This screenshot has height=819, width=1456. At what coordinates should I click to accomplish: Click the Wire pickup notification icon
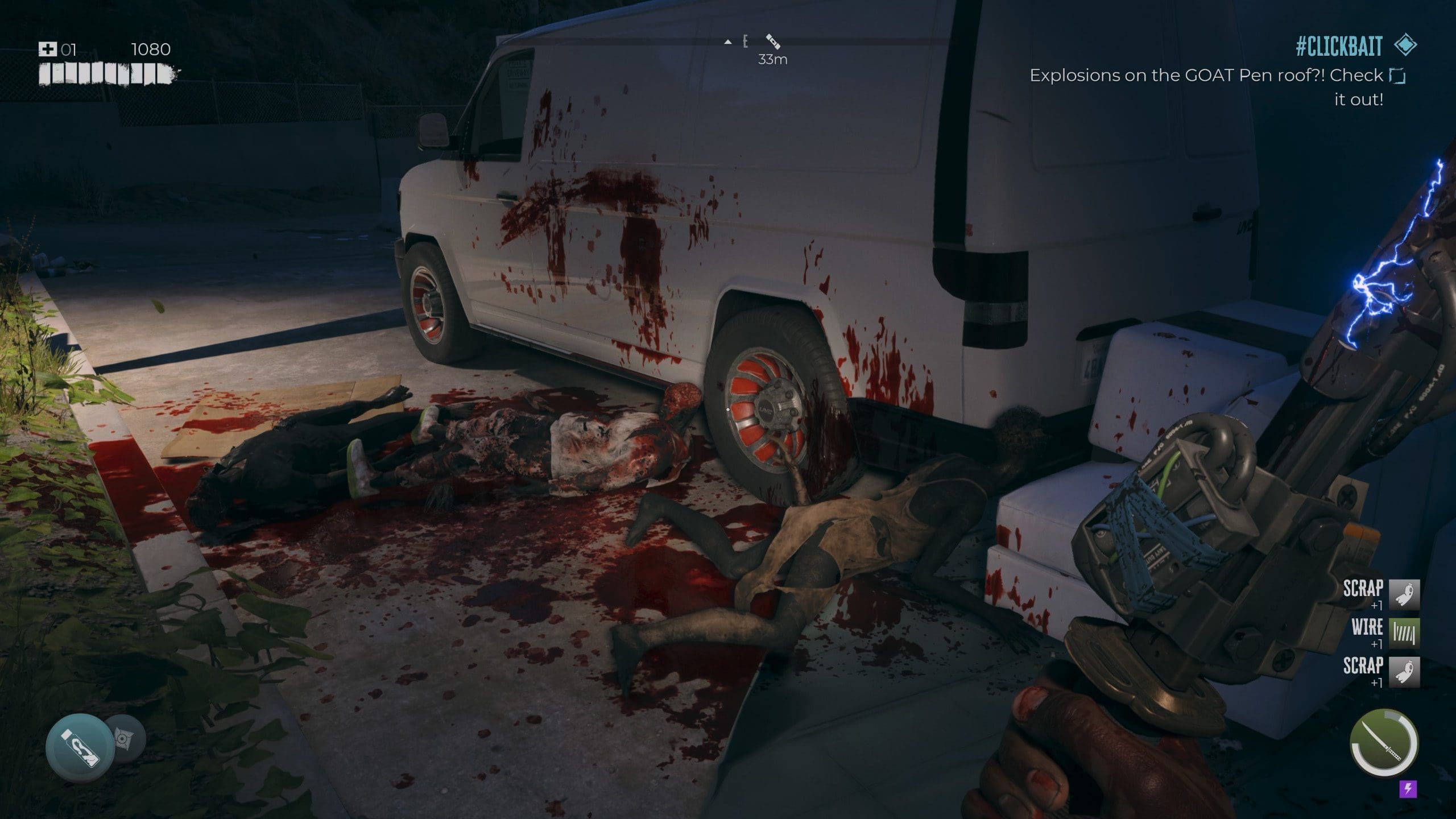click(1404, 633)
